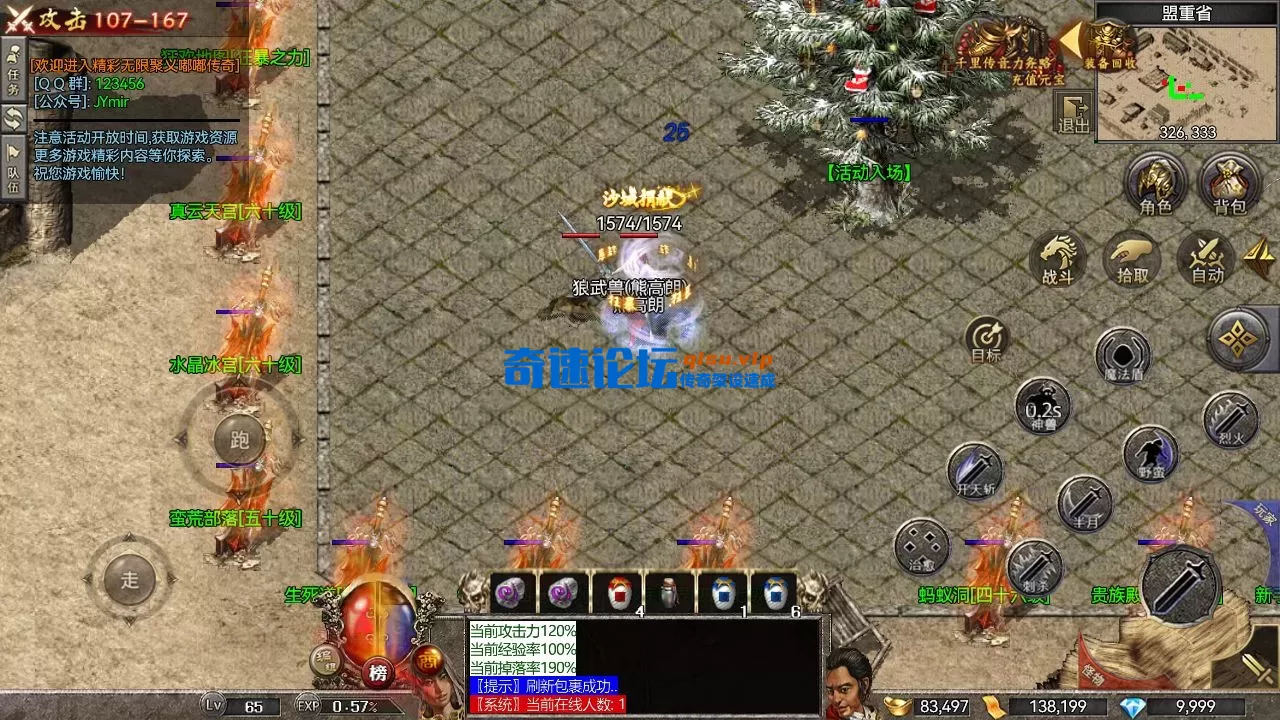The image size is (1280, 720).
Task: Switch movement to 跑 (run) mode
Action: tap(240, 438)
